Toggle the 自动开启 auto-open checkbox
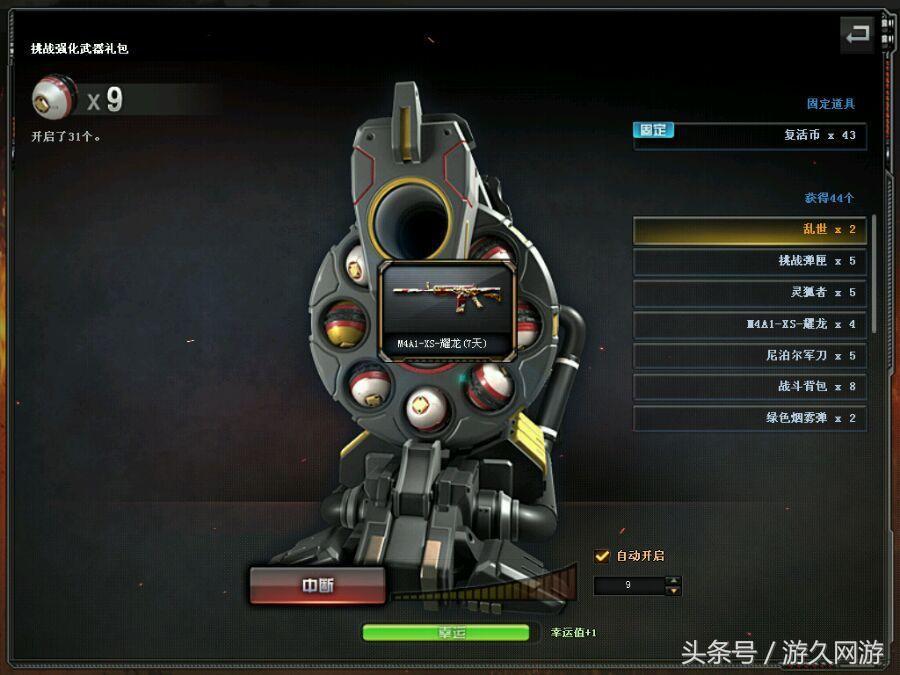 pos(602,556)
